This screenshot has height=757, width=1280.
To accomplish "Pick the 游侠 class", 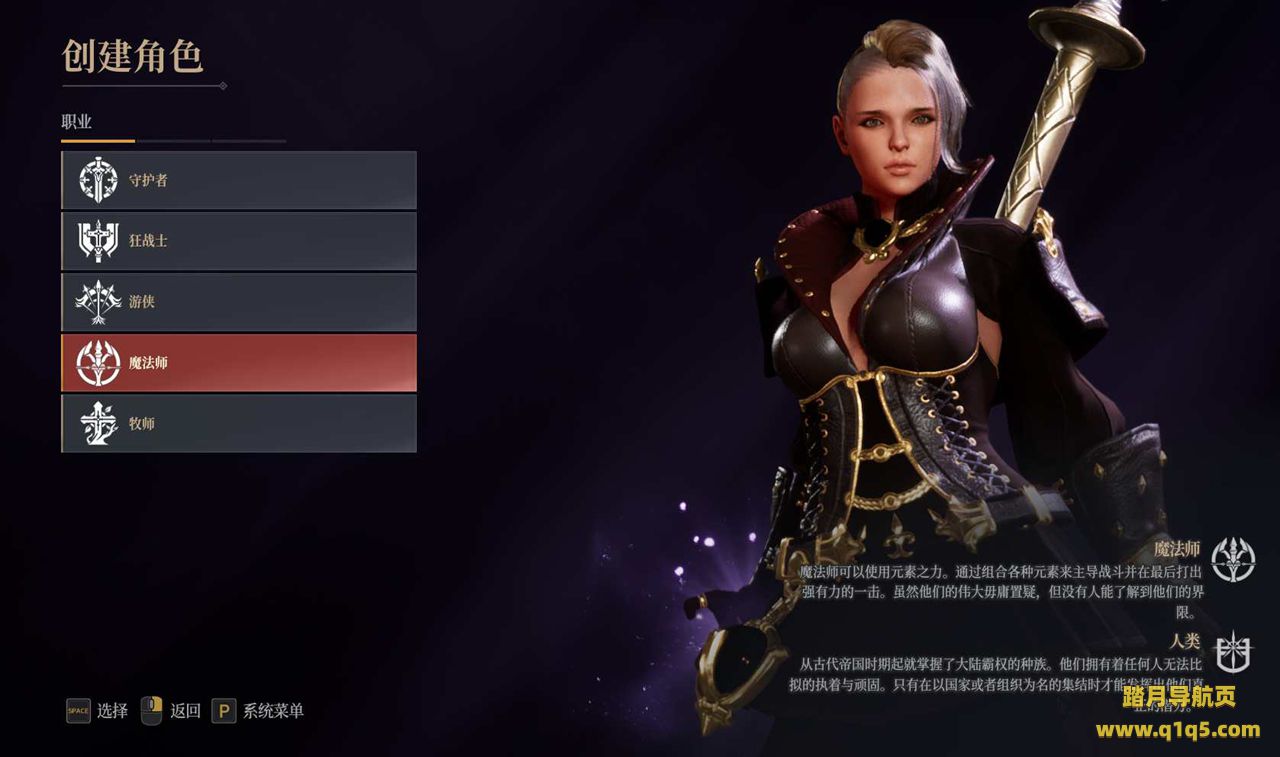I will [239, 302].
